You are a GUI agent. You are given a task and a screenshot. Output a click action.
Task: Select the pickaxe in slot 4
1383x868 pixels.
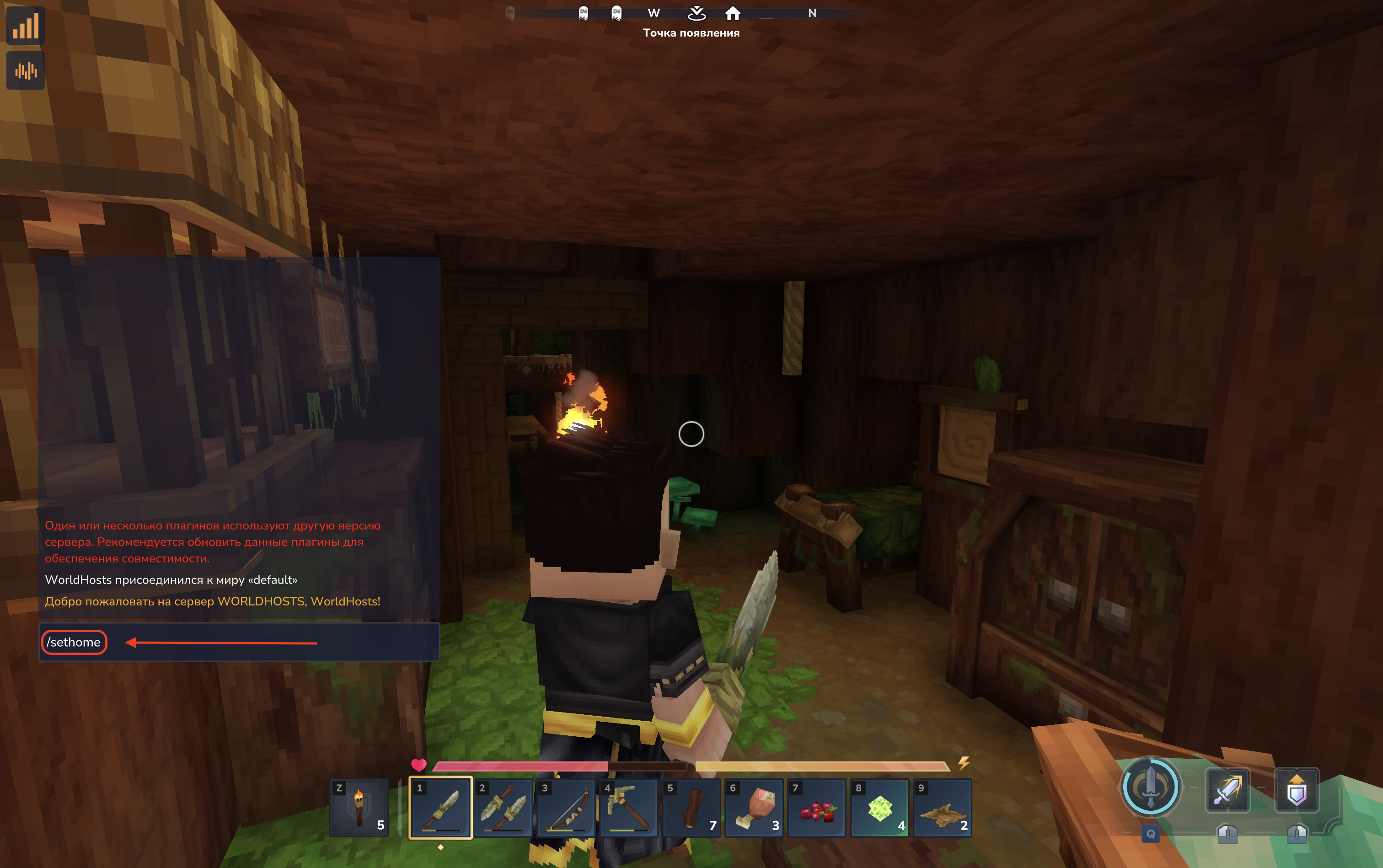click(629, 807)
